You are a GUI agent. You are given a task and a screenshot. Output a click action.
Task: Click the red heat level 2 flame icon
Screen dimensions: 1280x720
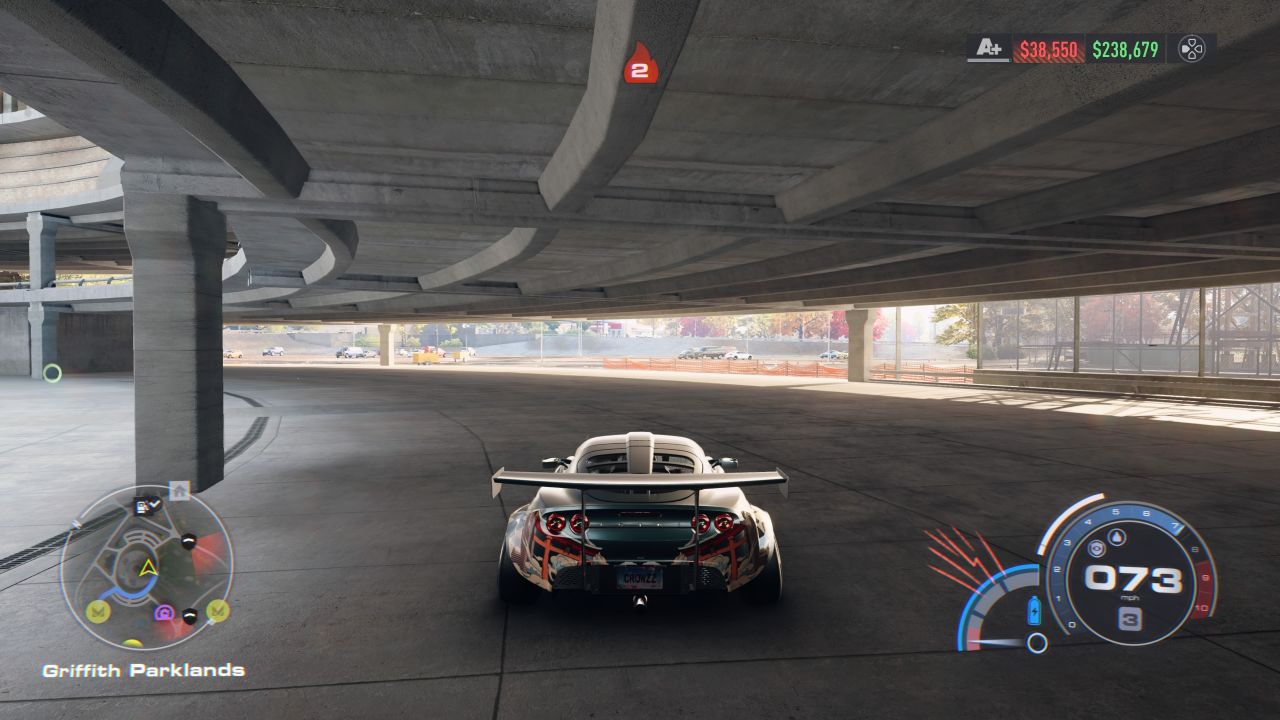[x=641, y=64]
